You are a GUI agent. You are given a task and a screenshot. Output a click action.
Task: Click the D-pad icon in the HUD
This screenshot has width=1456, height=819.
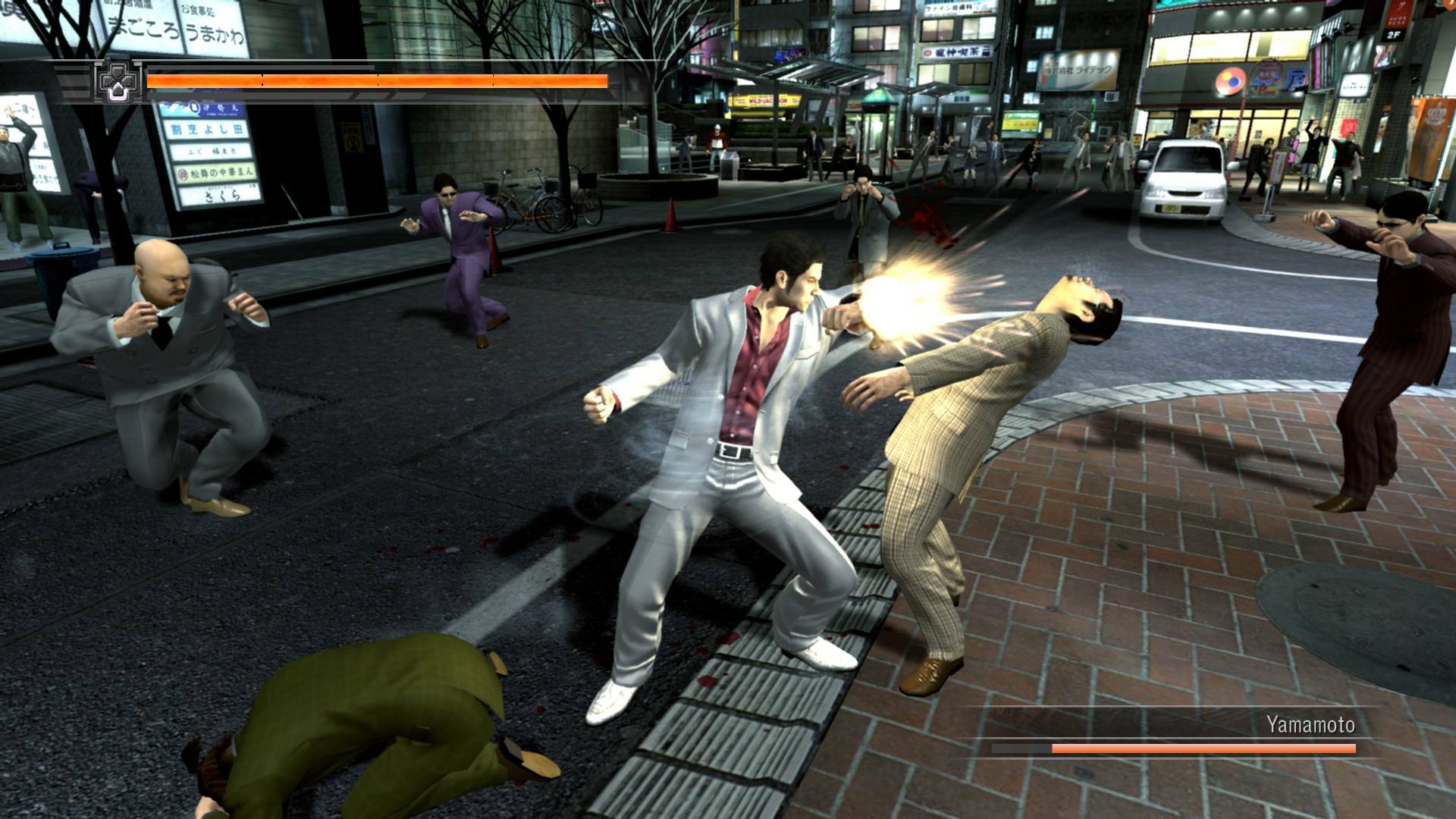[115, 83]
